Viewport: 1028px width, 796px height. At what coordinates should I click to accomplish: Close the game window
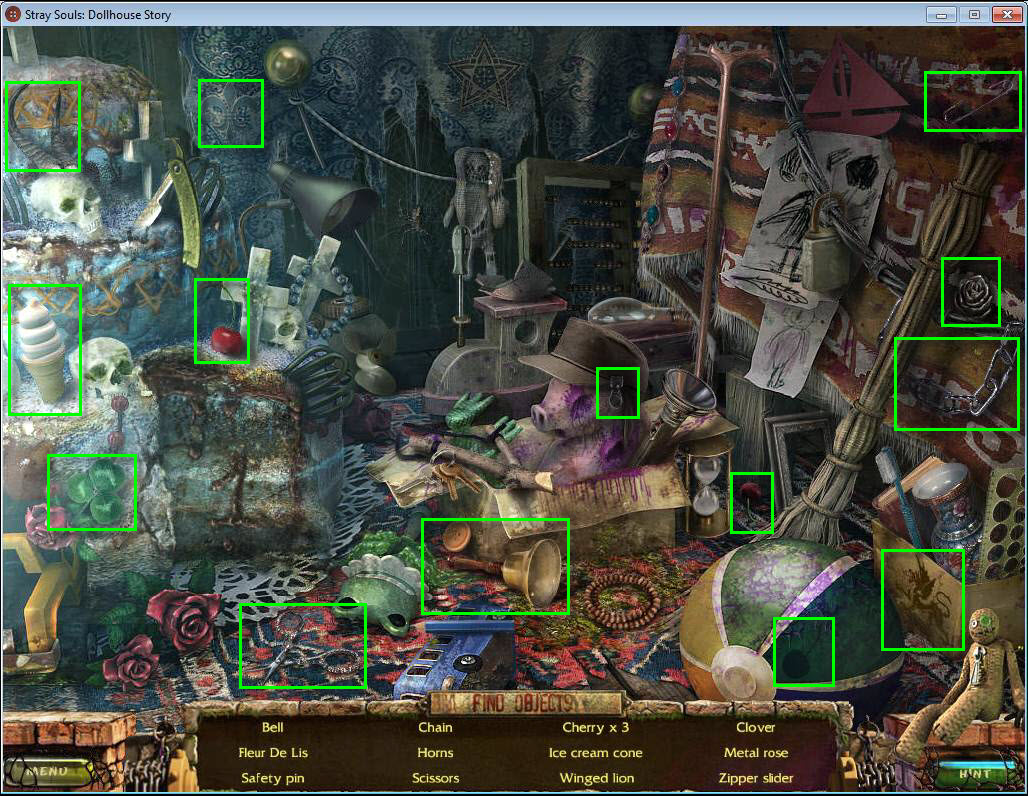[x=1004, y=14]
